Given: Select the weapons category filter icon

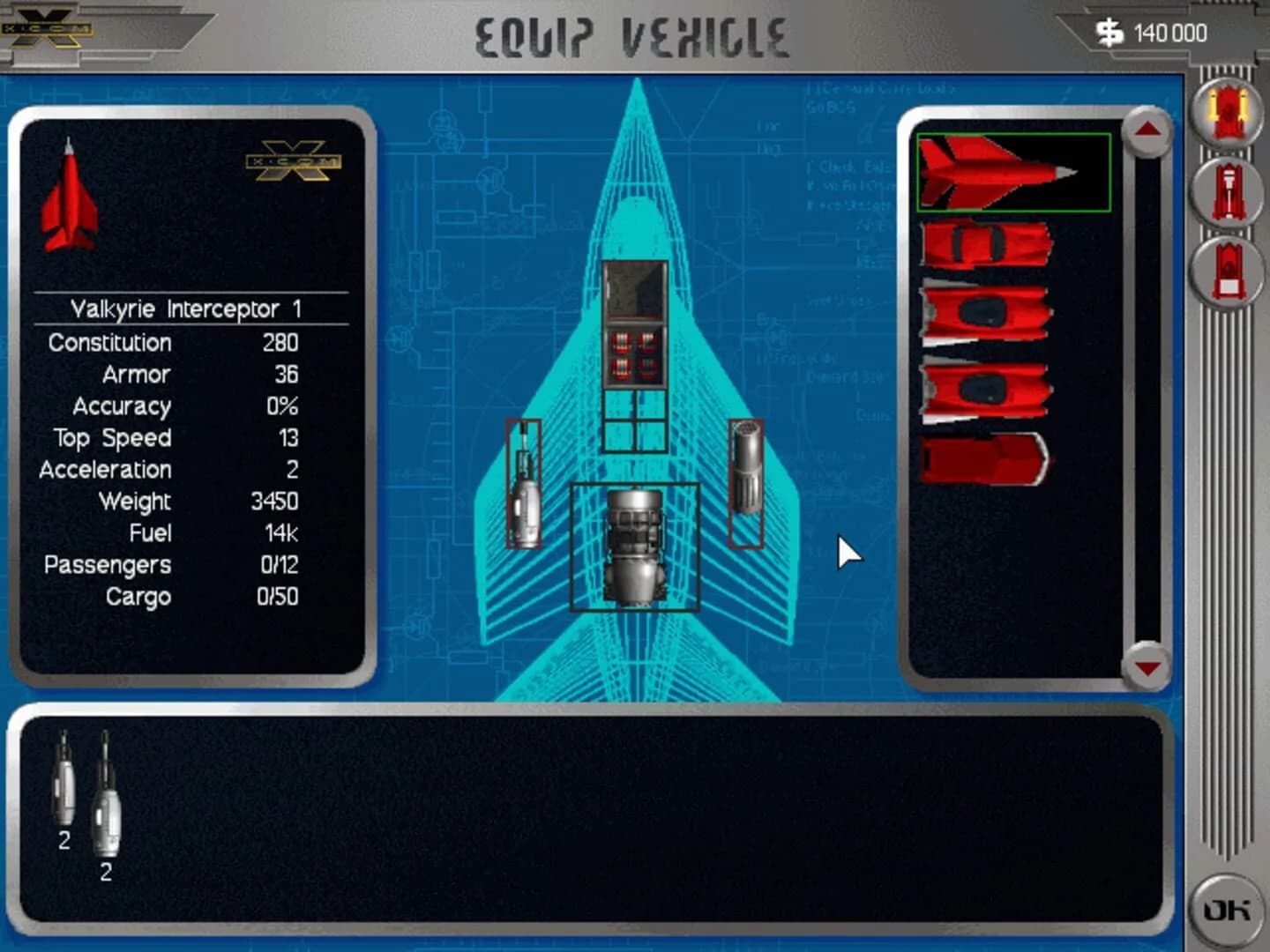Looking at the screenshot, I should pos(1226,115).
